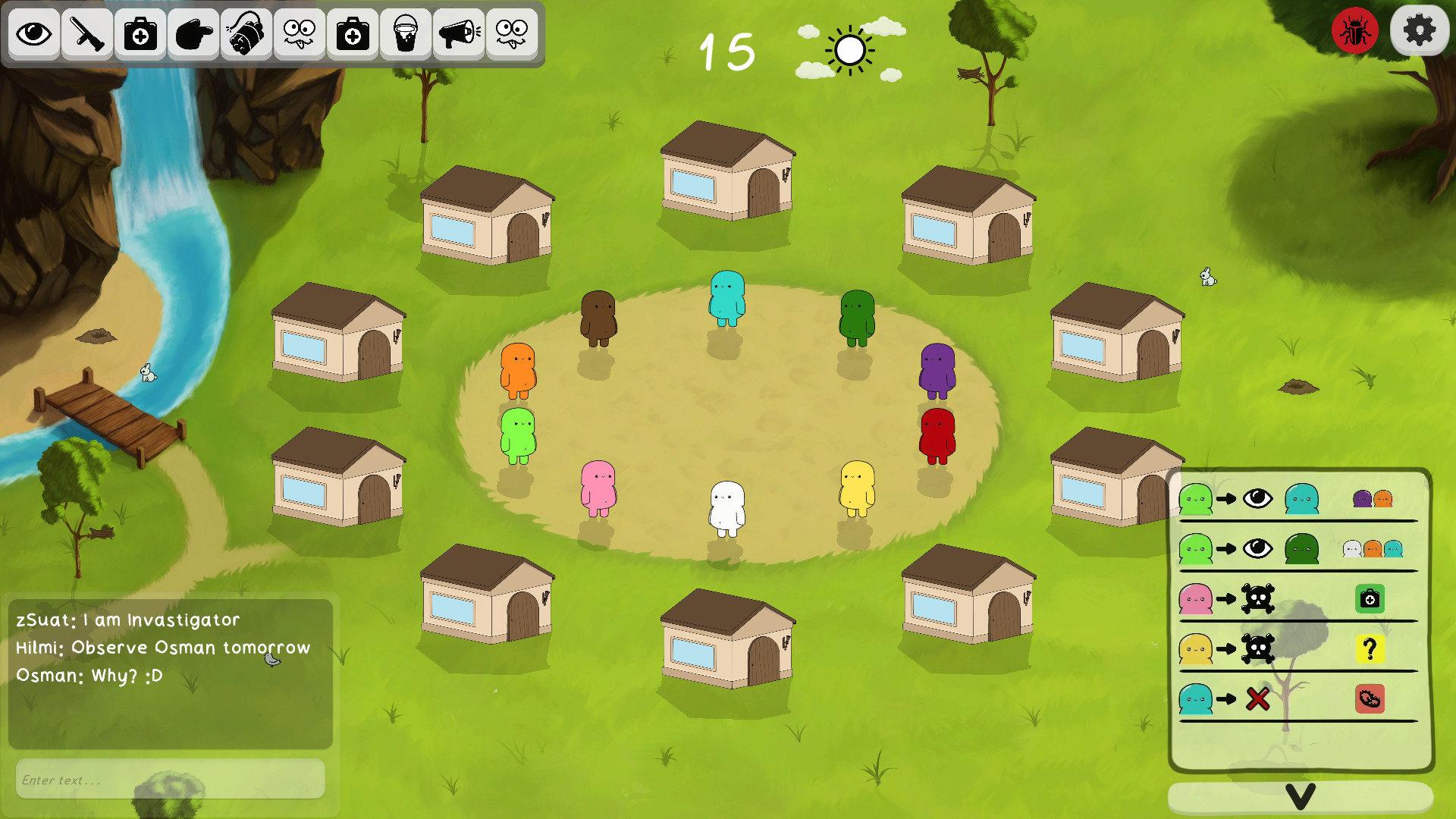1456x819 pixels.
Task: Open the settings gear menu
Action: click(x=1419, y=31)
